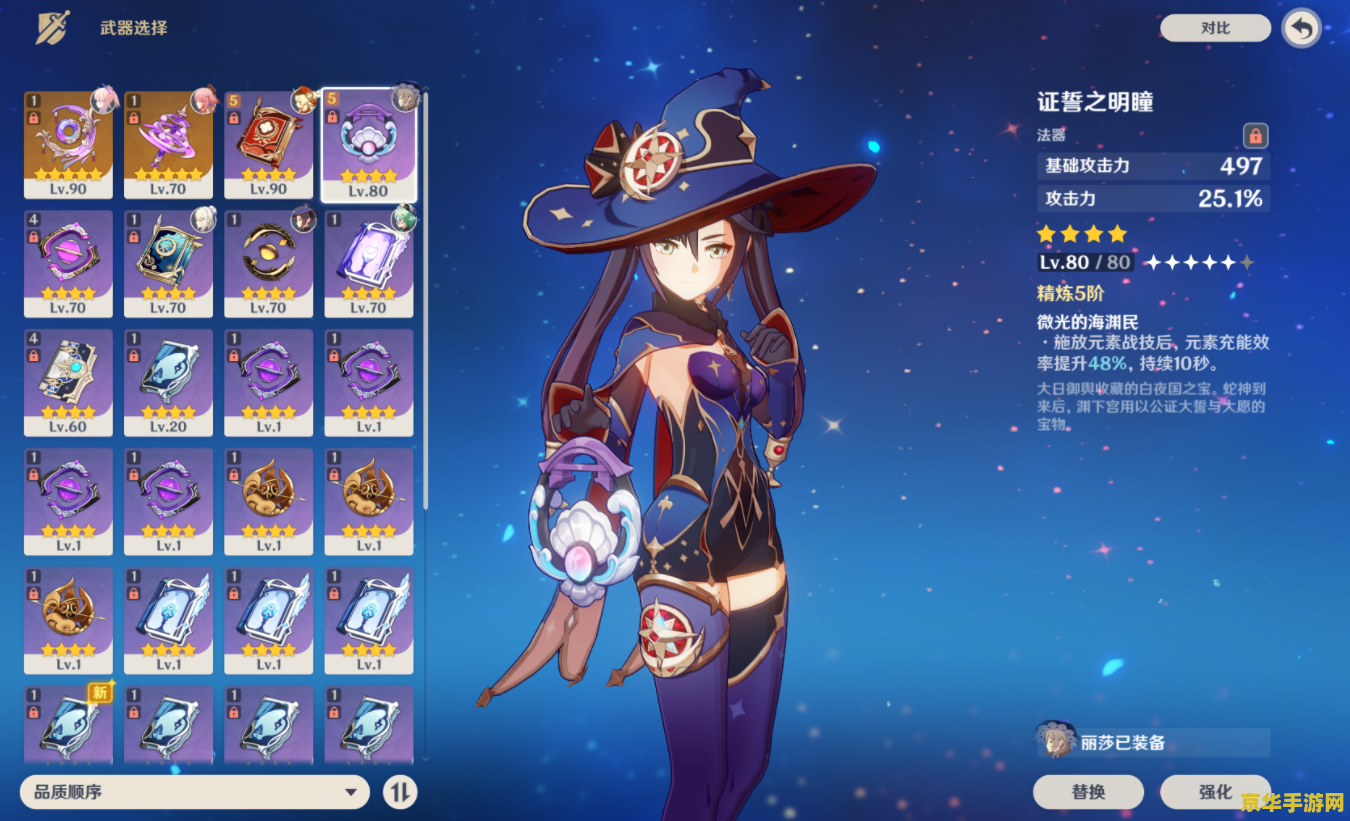
Task: Select the Lv.60 four-star white book weapon
Action: pos(68,380)
